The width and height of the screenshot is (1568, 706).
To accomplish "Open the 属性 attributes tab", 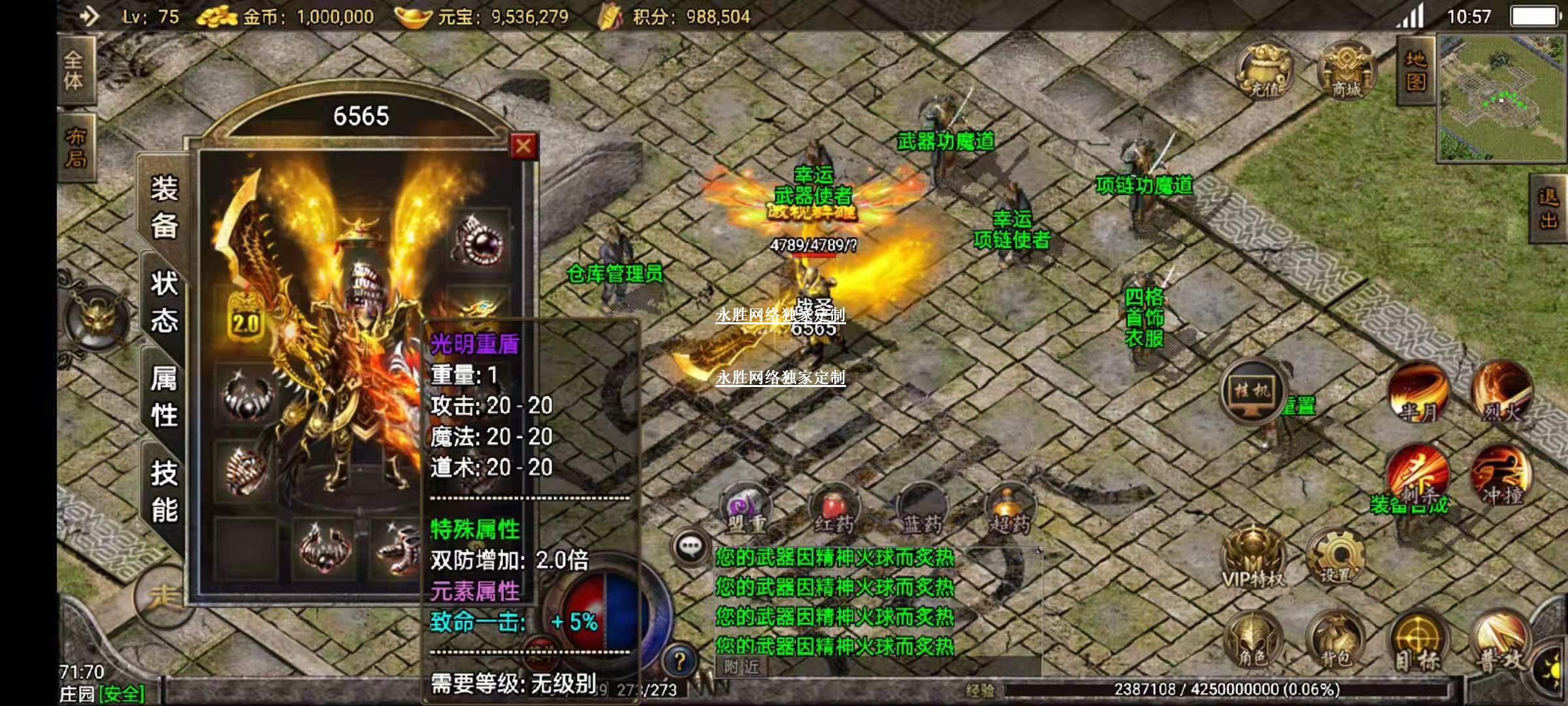I will point(164,396).
